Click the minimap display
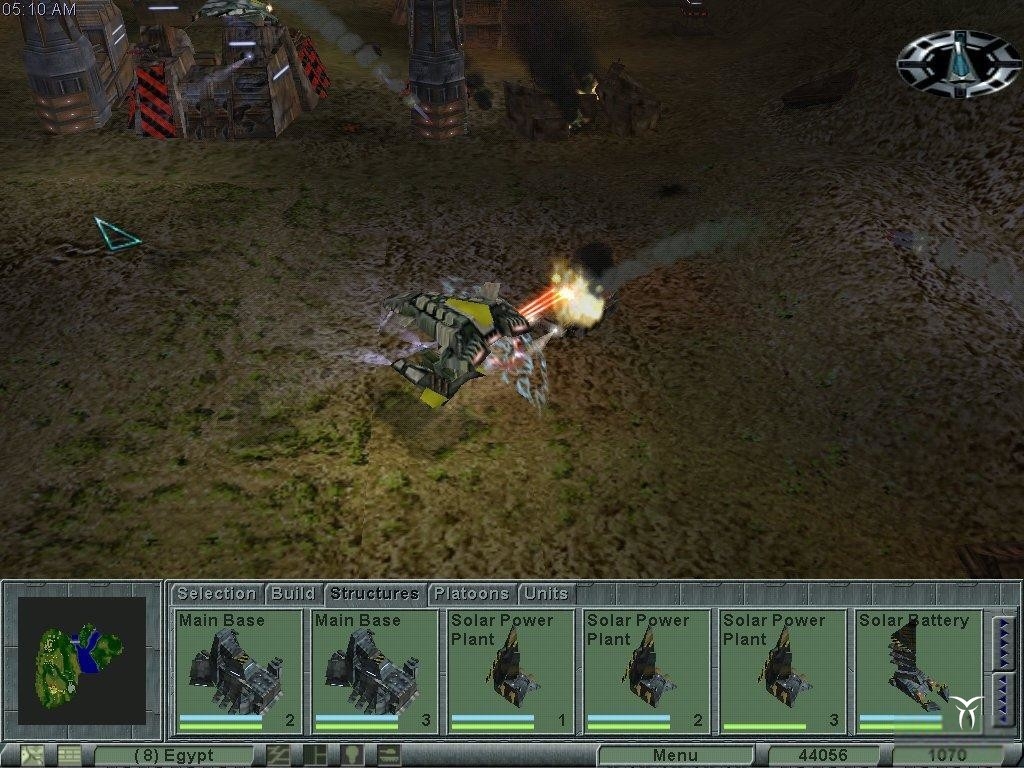The height and width of the screenshot is (768, 1024). (82, 661)
